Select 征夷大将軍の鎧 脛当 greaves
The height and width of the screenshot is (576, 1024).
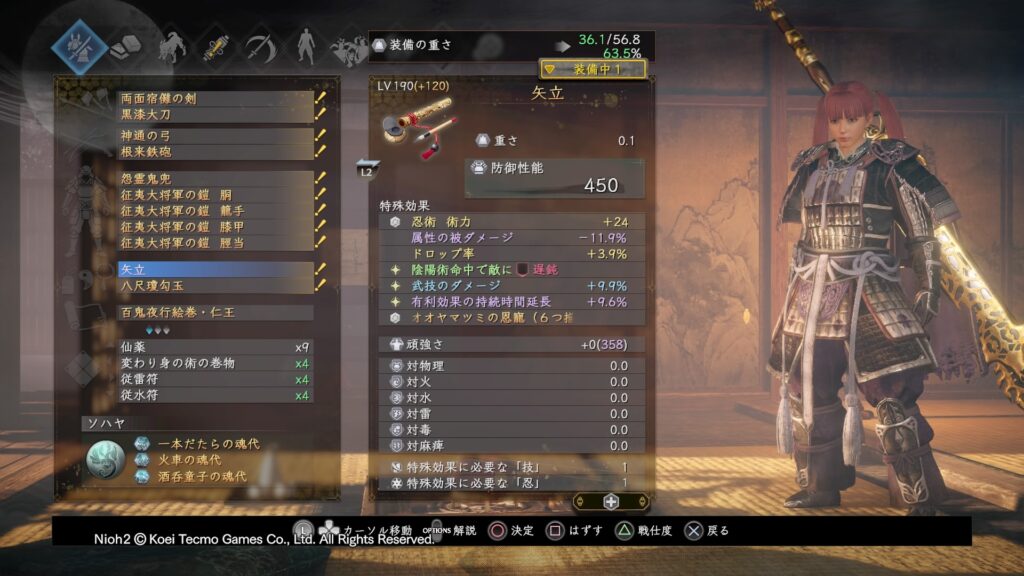click(215, 243)
